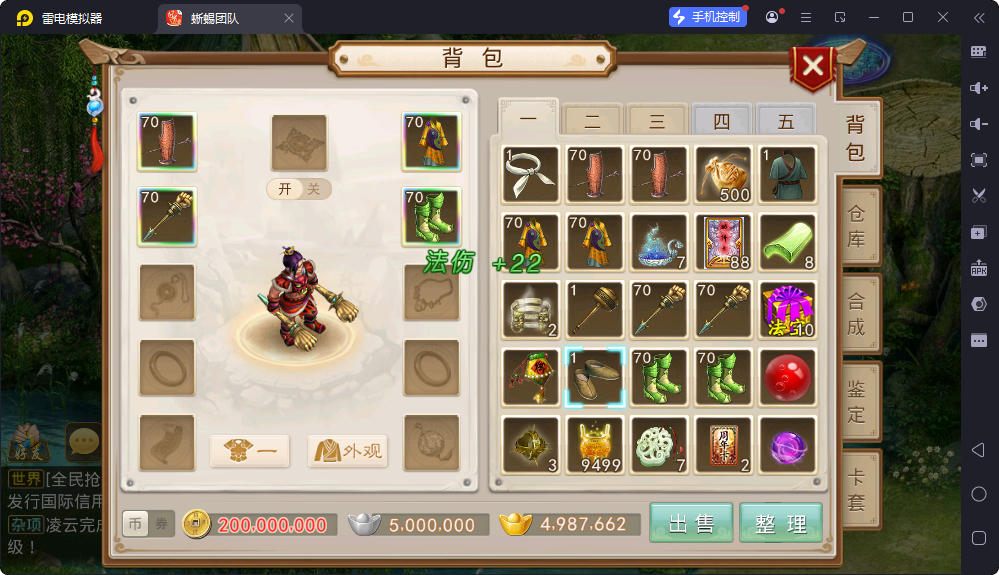Switch currency view to 券 toggle
This screenshot has height=575, width=999.
(161, 524)
